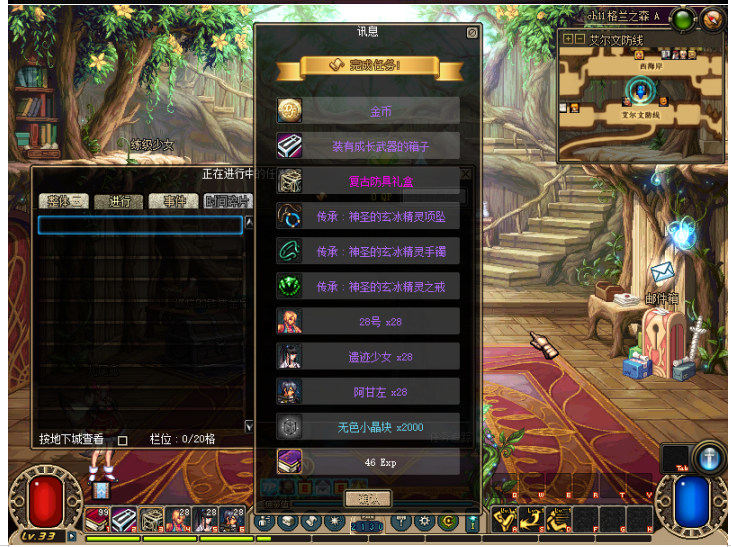Confirm the quest reward dialog
The image size is (731, 547).
point(367,498)
